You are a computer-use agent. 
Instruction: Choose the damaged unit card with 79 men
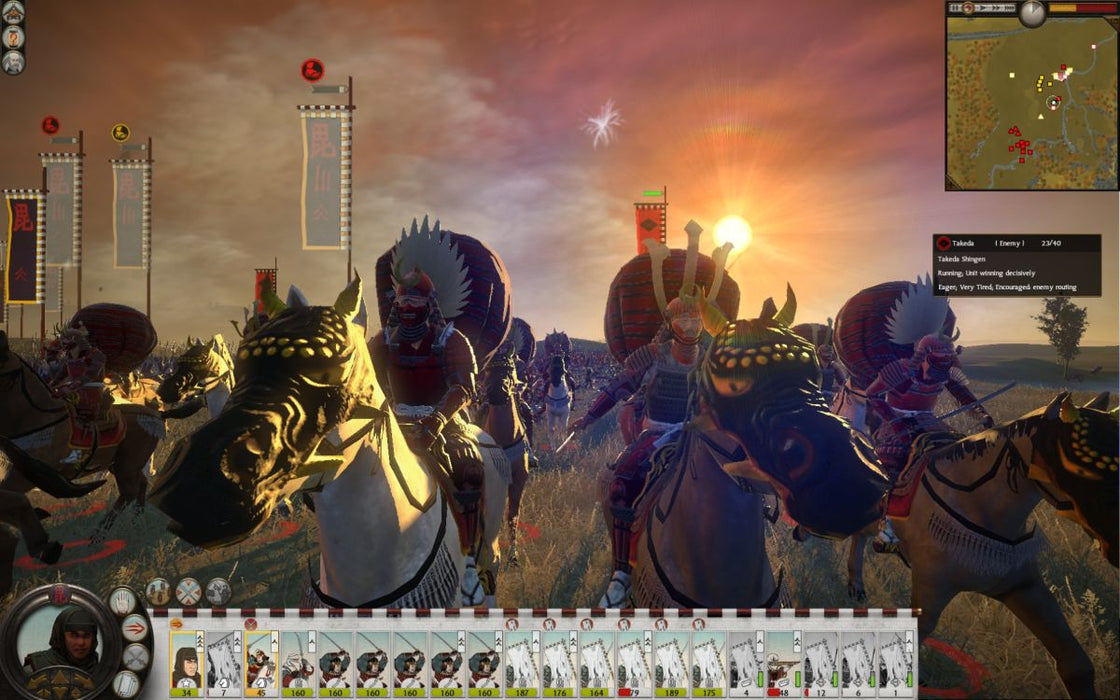pos(635,657)
